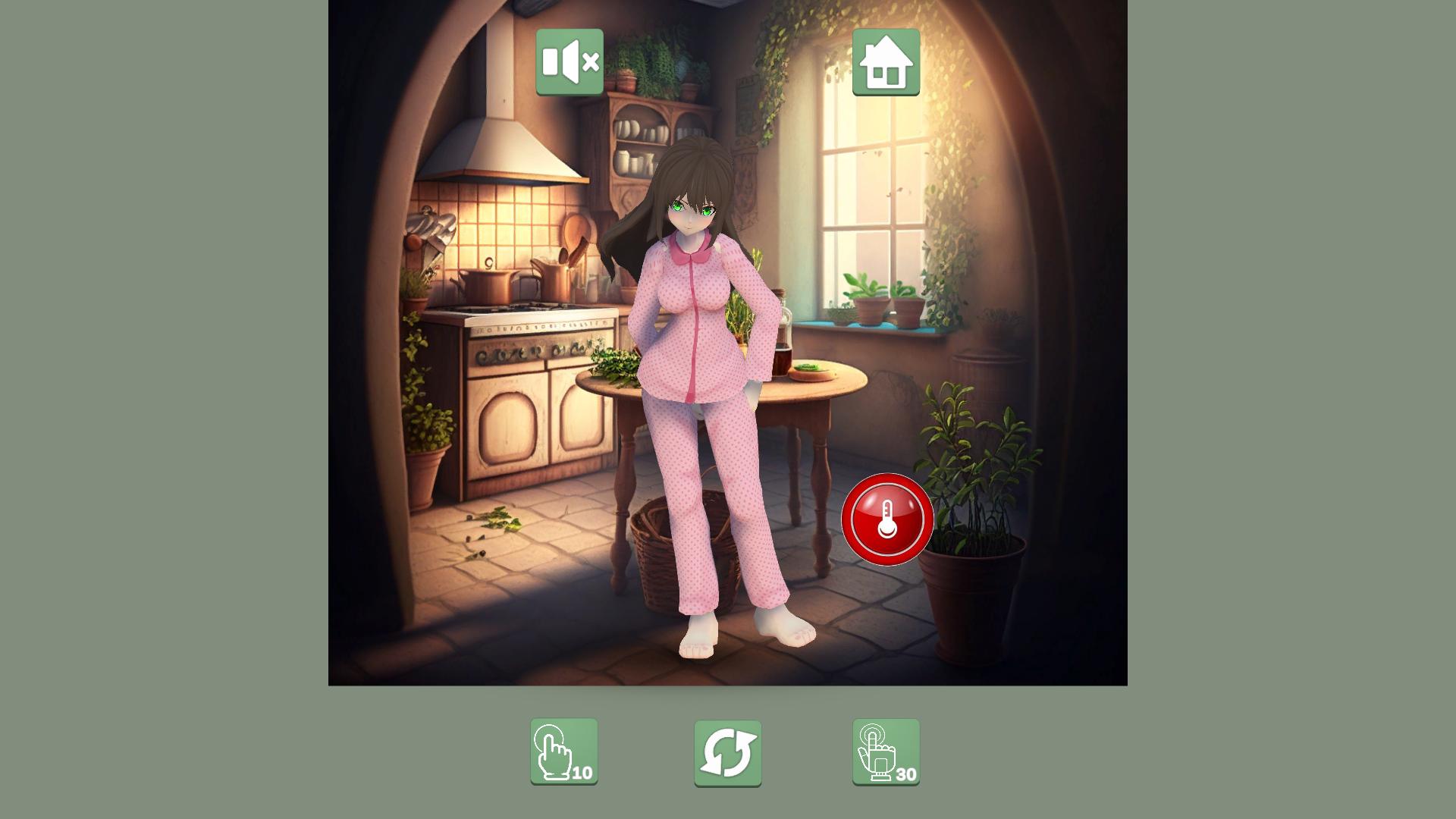
Task: Toggle sound off with the speaker button
Action: [x=569, y=63]
